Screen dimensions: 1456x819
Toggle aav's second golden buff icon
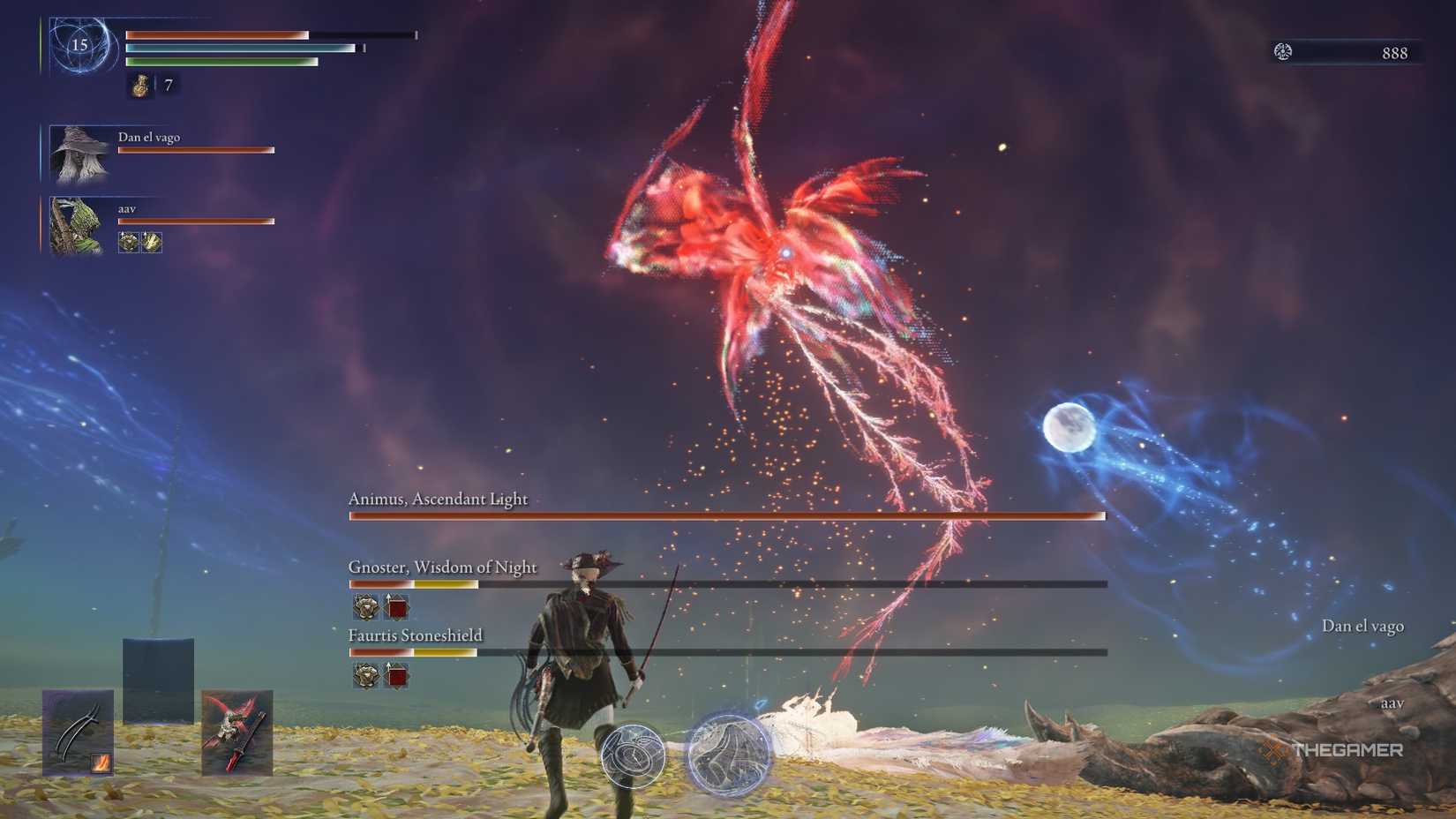[x=152, y=241]
